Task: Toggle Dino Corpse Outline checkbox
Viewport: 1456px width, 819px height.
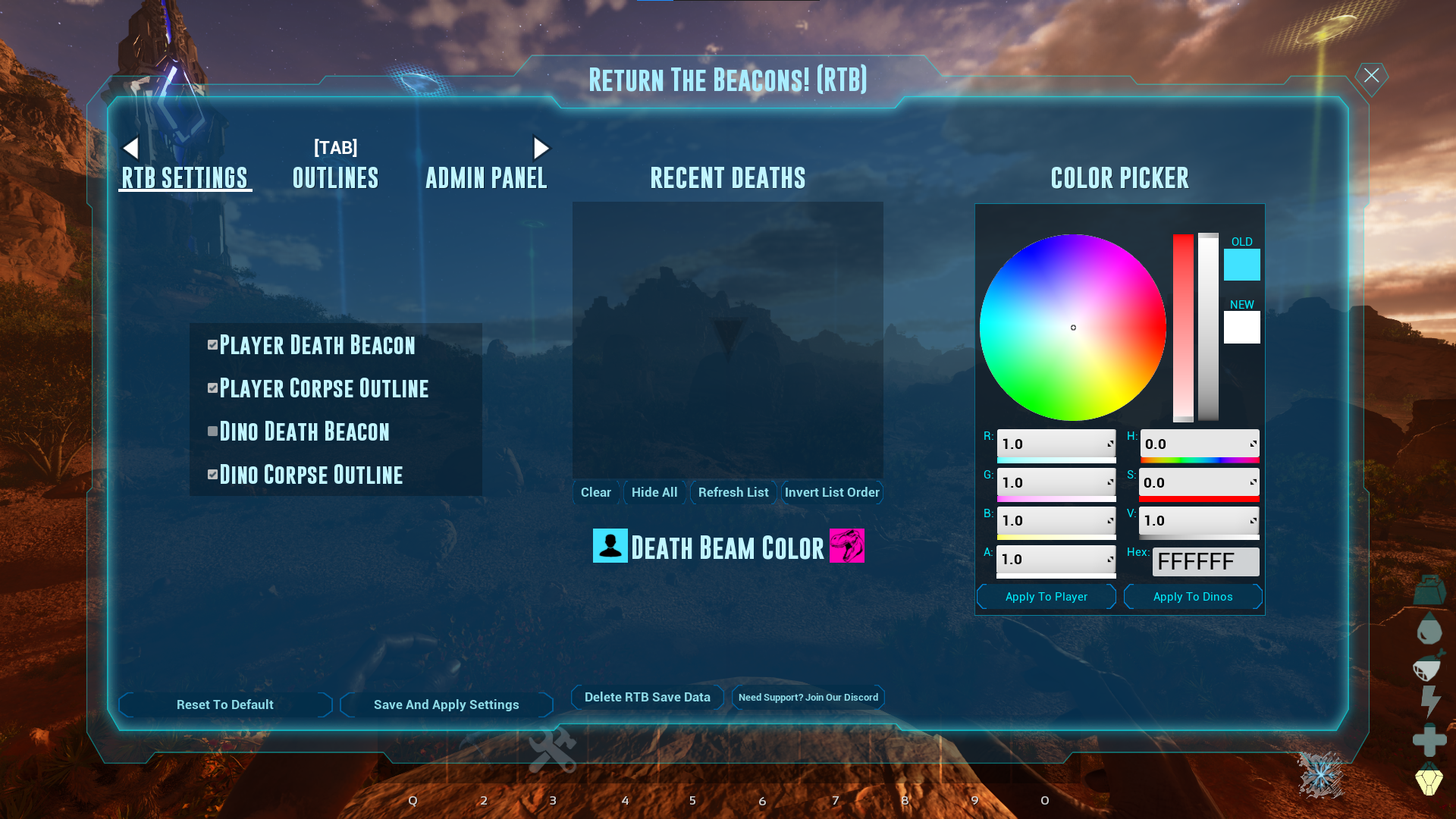Action: tap(213, 475)
